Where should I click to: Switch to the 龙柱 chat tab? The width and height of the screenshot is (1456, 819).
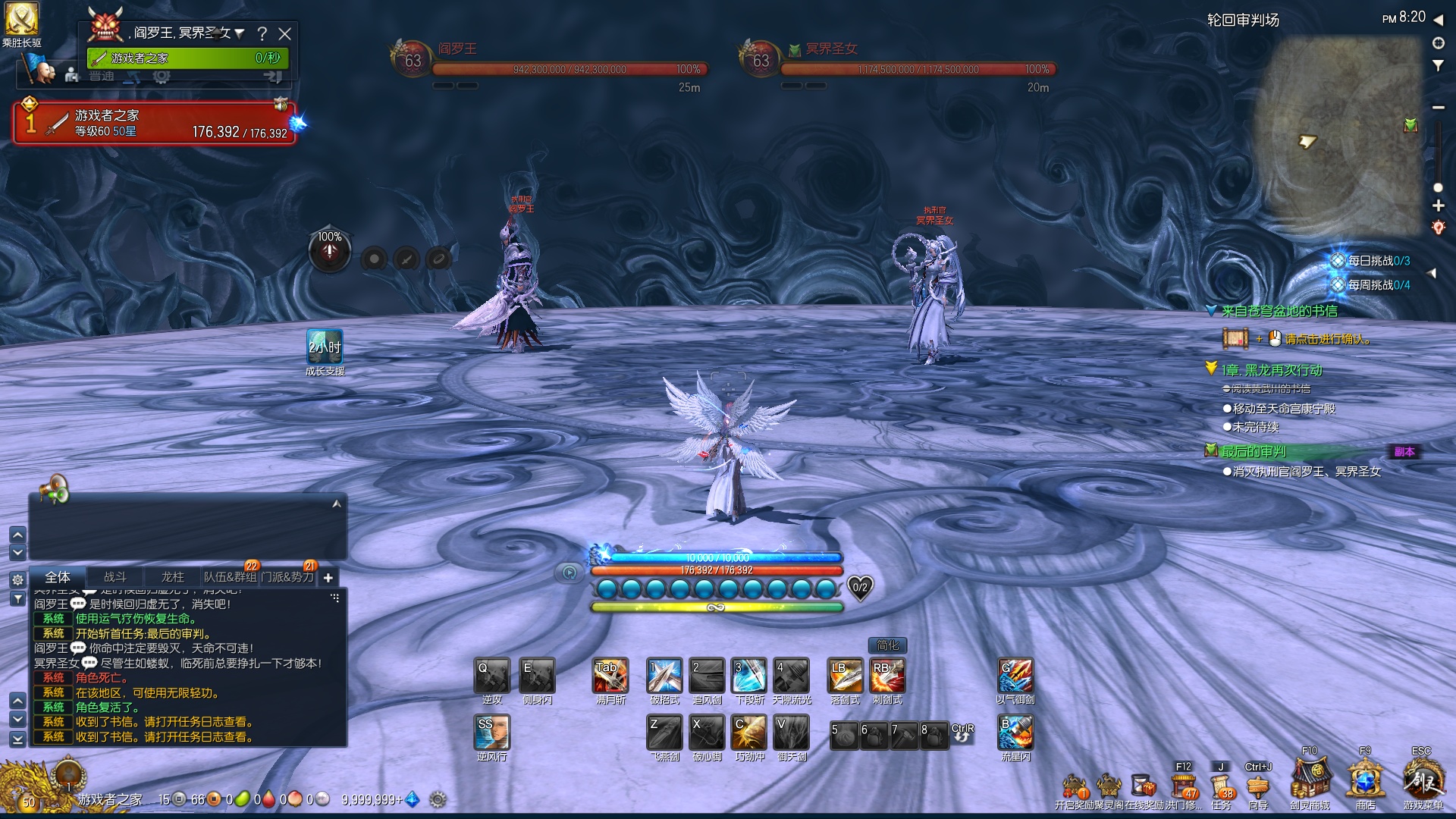click(172, 577)
